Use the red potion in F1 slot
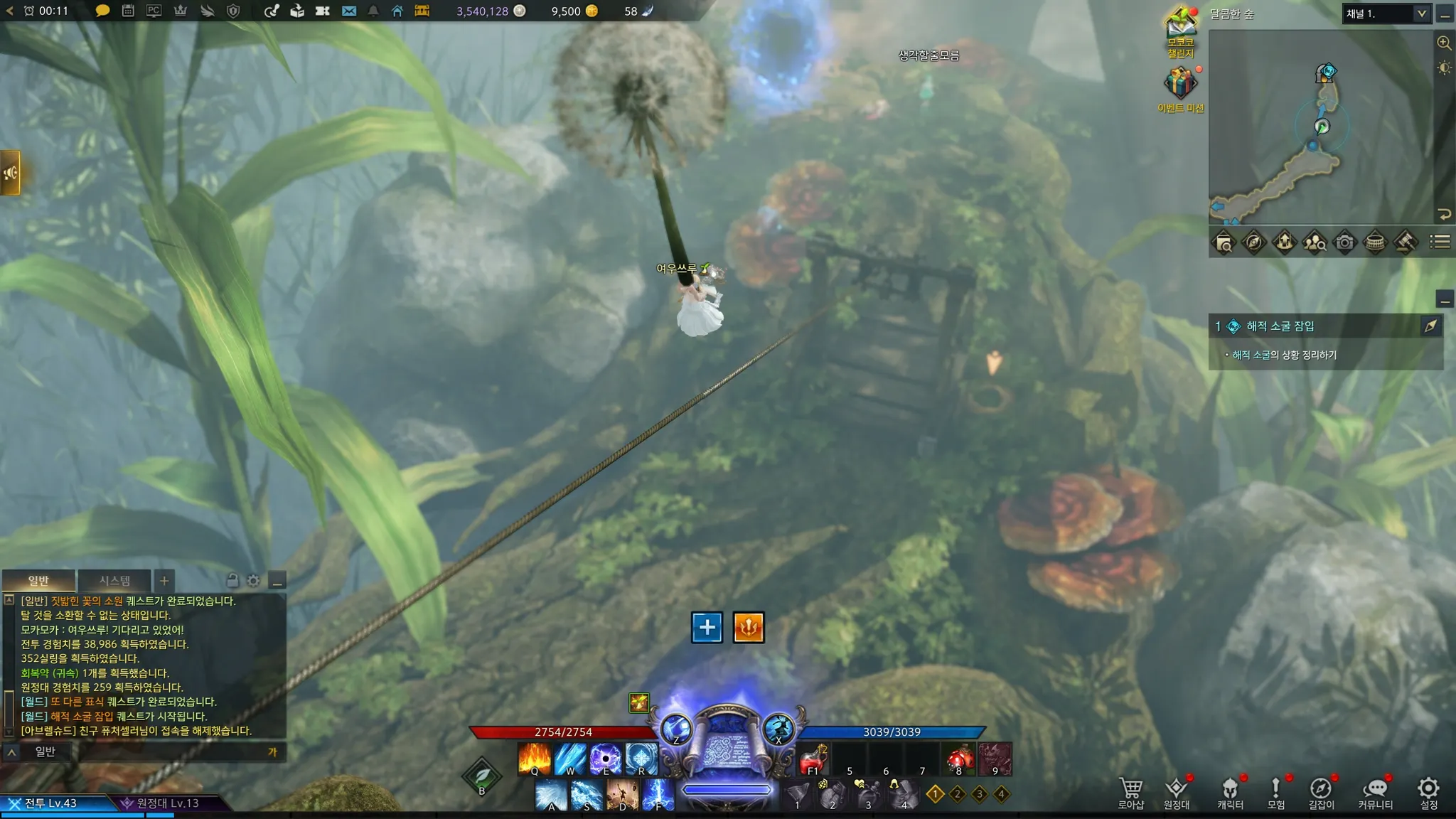This screenshot has height=819, width=1456. 814,759
